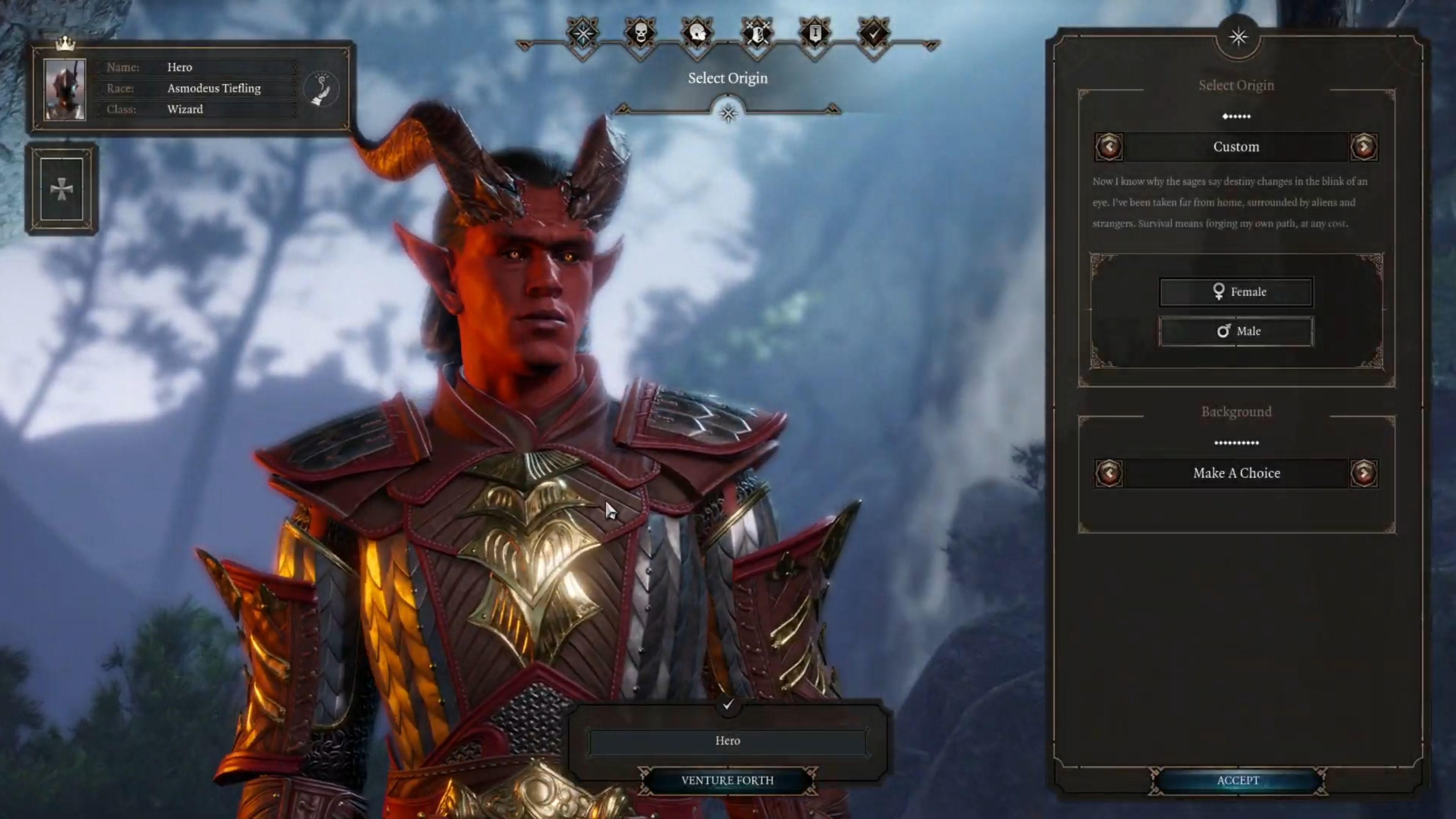Open the cross-emblem character card below the portrait
This screenshot has height=819, width=1456.
click(x=63, y=190)
